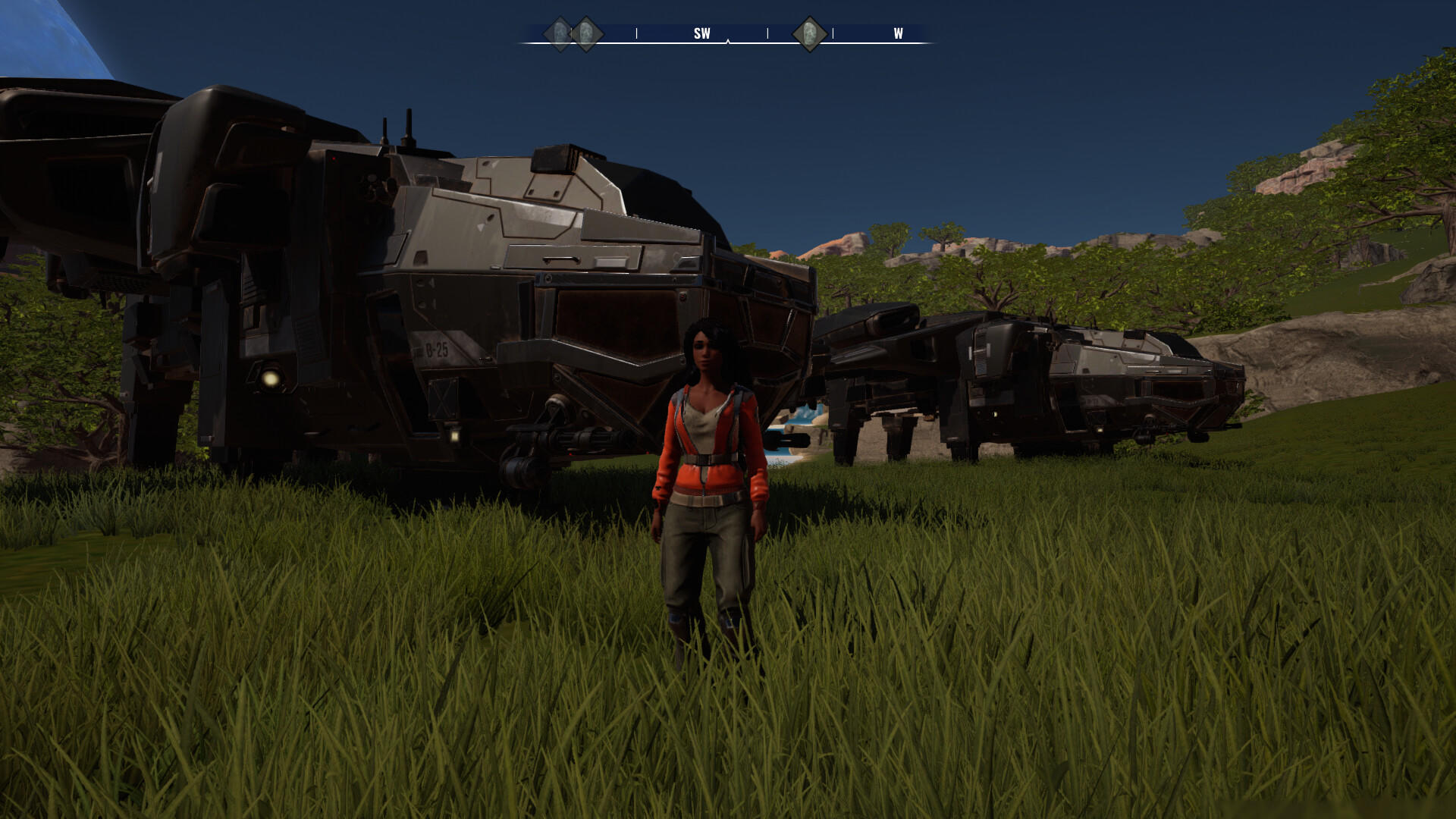Image resolution: width=1456 pixels, height=819 pixels.
Task: Toggle the hatch panel with X-brace on the vehicle
Action: [443, 398]
